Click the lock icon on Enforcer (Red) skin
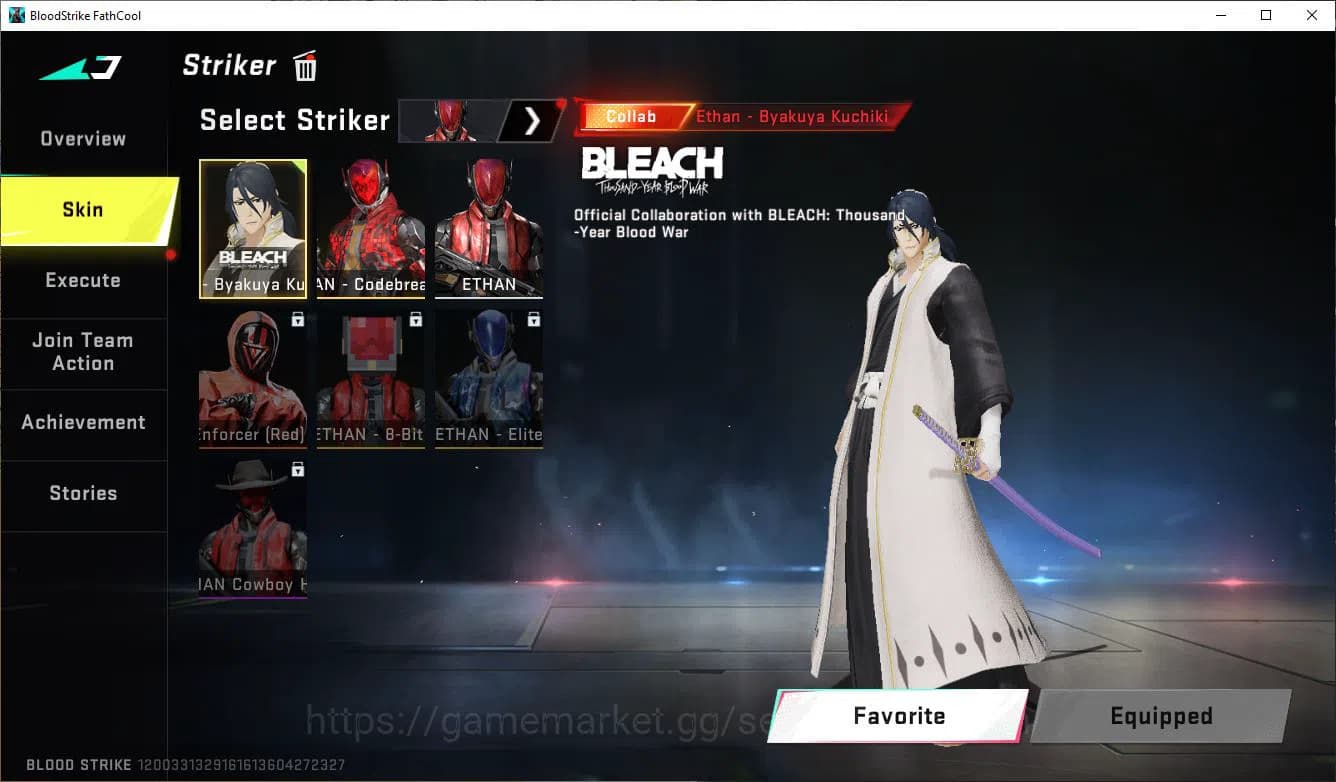The width and height of the screenshot is (1336, 782). (x=297, y=318)
